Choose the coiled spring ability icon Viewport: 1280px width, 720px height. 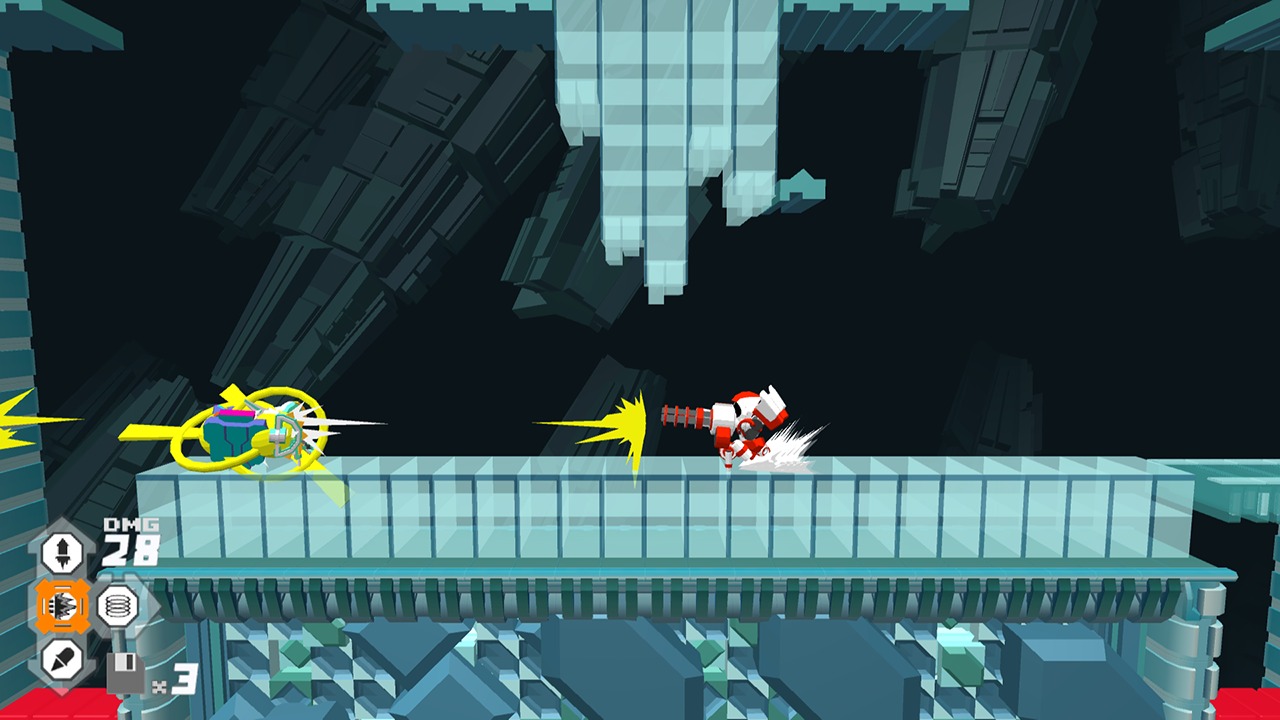click(117, 606)
